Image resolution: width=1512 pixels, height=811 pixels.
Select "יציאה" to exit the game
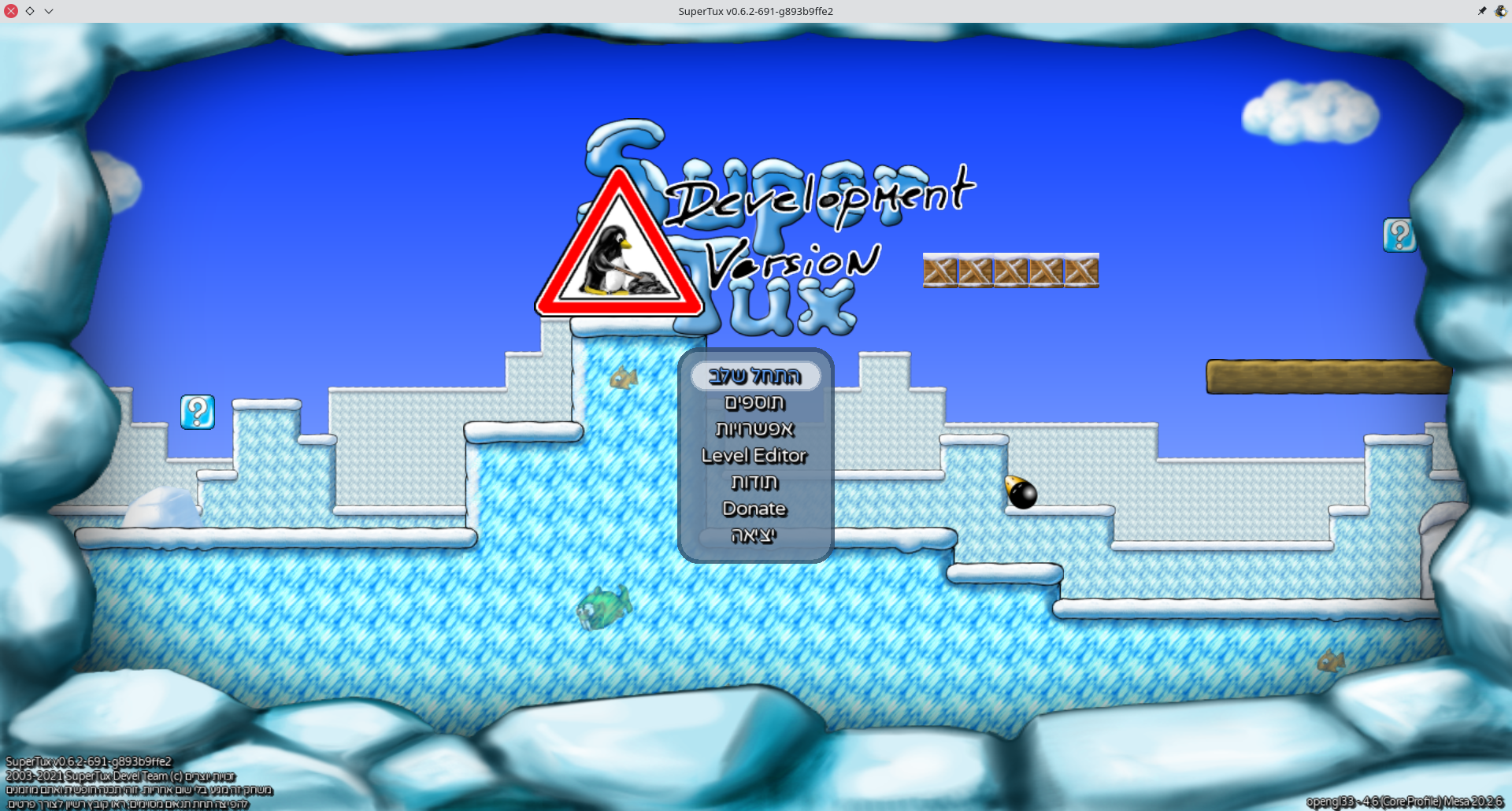pyautogui.click(x=754, y=535)
